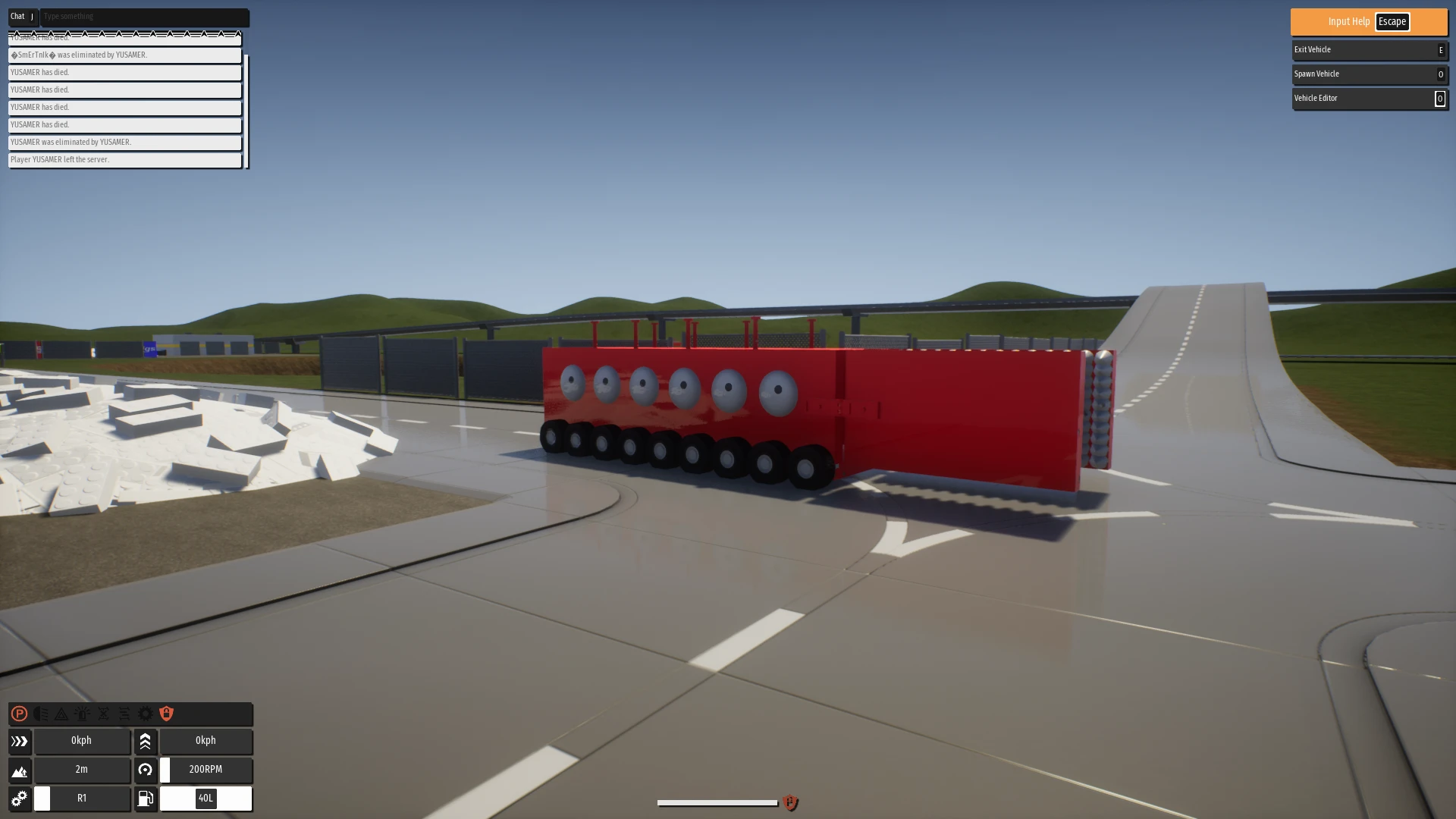This screenshot has height=819, width=1456.
Task: Turn on the headlights indicator
Action: click(x=41, y=714)
